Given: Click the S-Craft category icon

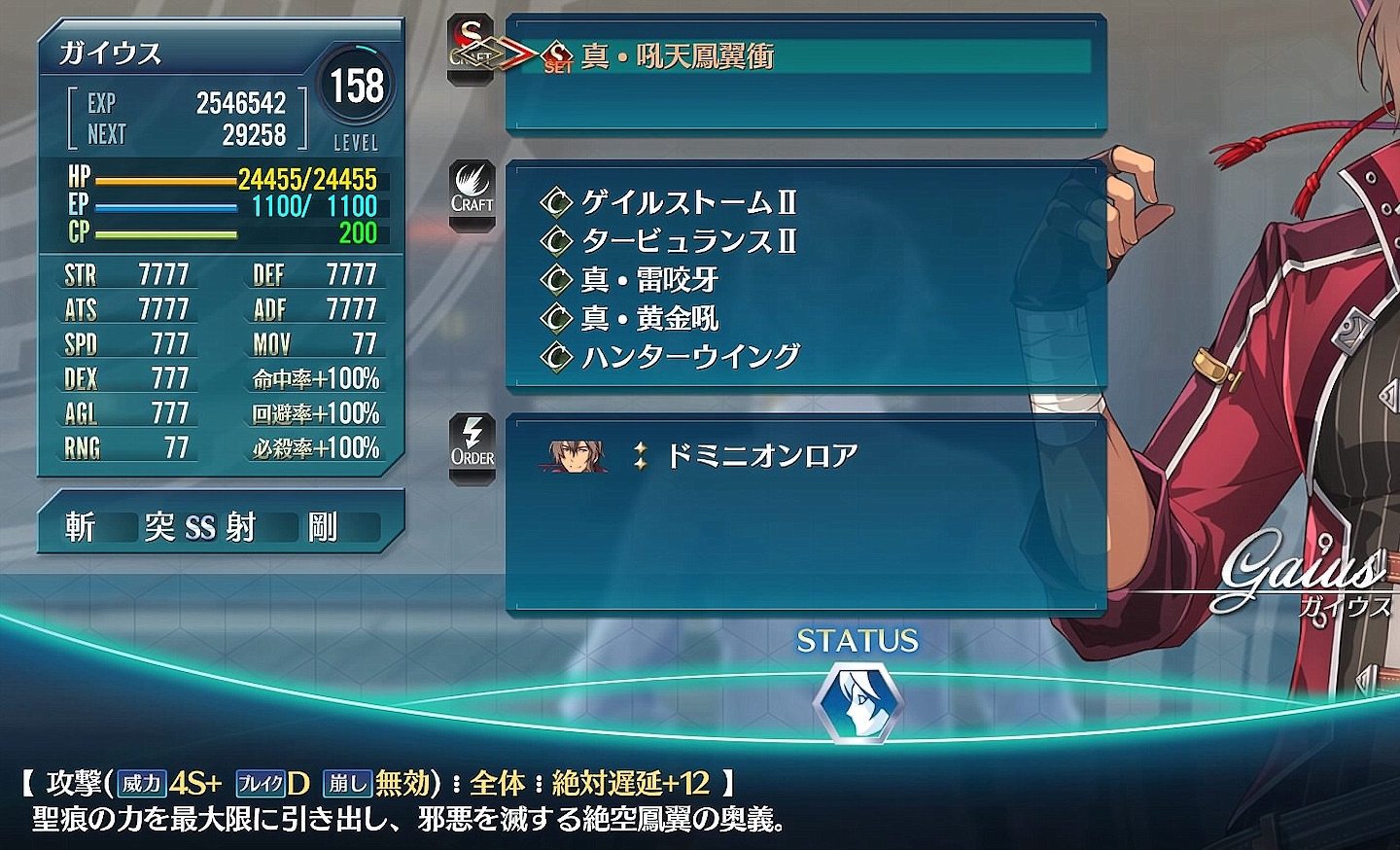Looking at the screenshot, I should (472, 49).
